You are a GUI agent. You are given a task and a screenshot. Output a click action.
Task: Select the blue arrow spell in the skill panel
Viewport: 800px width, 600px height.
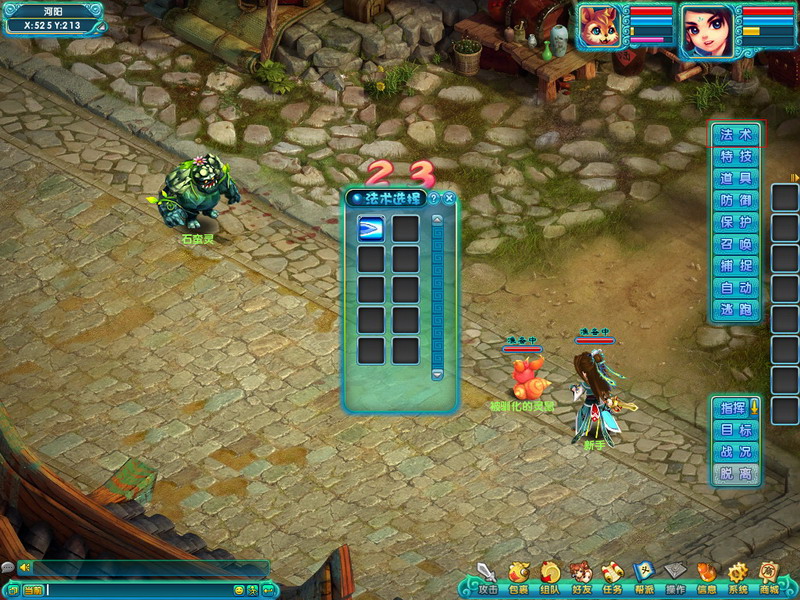point(371,229)
